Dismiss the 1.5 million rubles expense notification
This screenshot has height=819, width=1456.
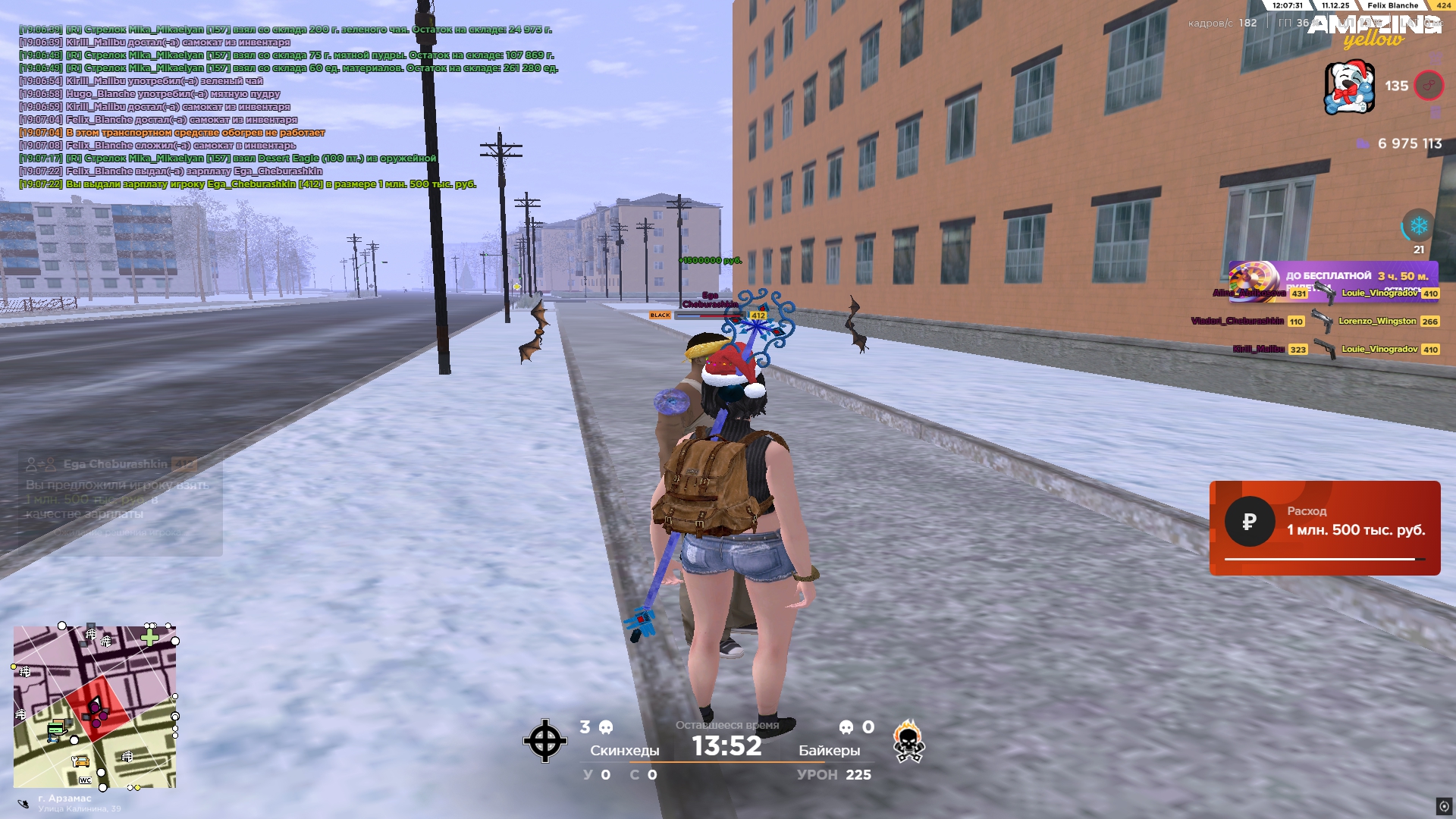tap(1324, 528)
